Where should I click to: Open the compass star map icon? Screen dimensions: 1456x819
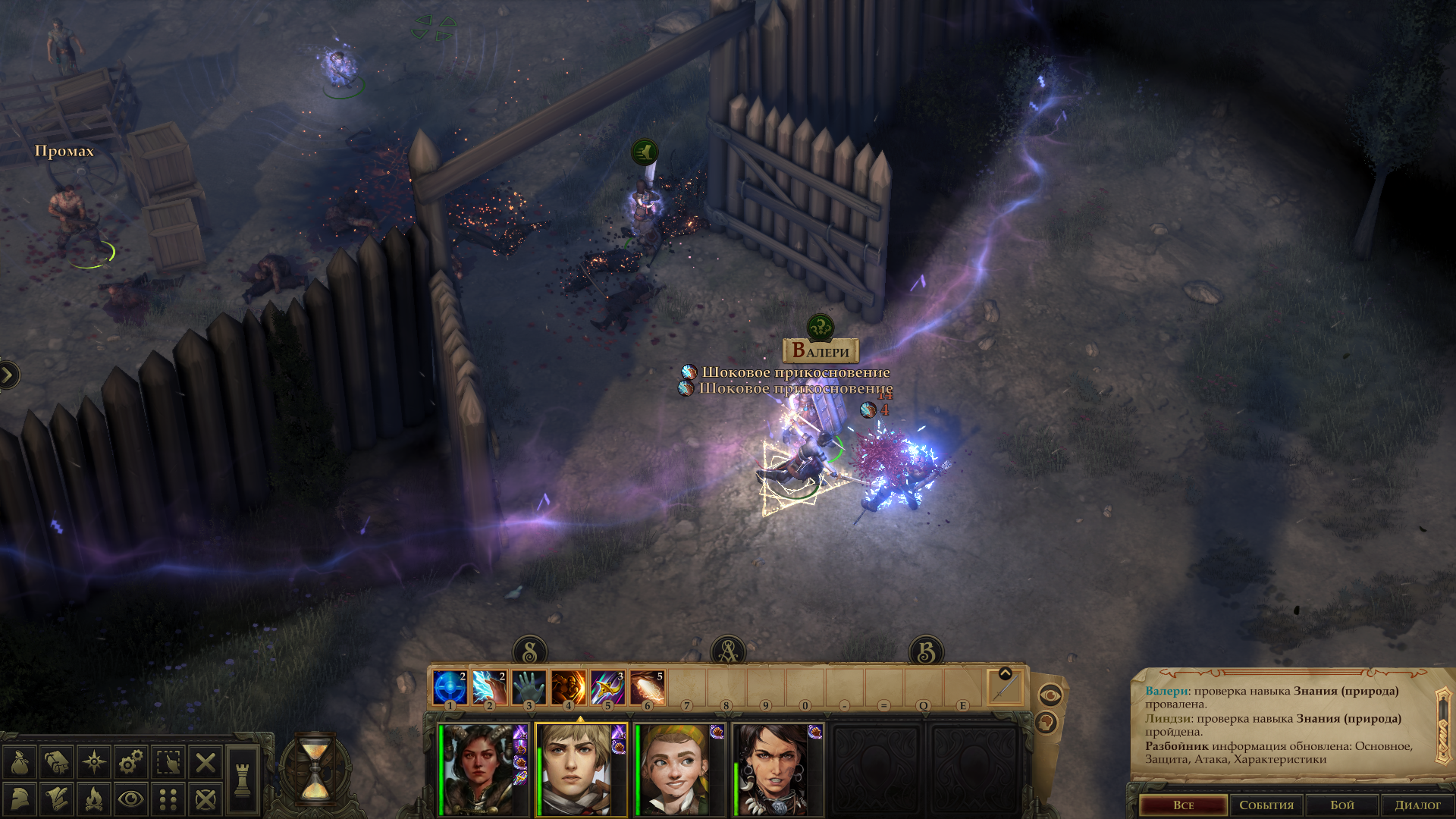click(x=94, y=762)
